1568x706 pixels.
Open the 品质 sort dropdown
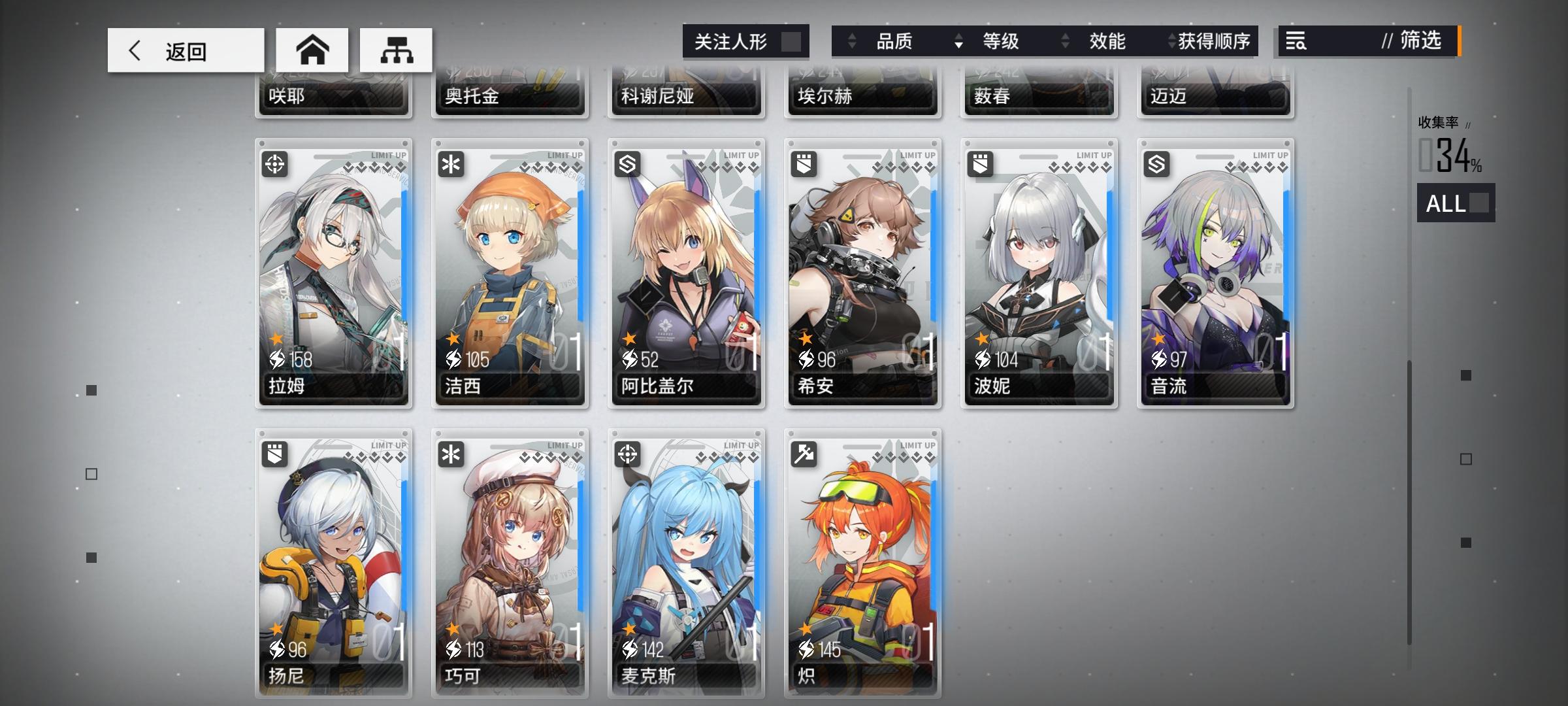894,41
